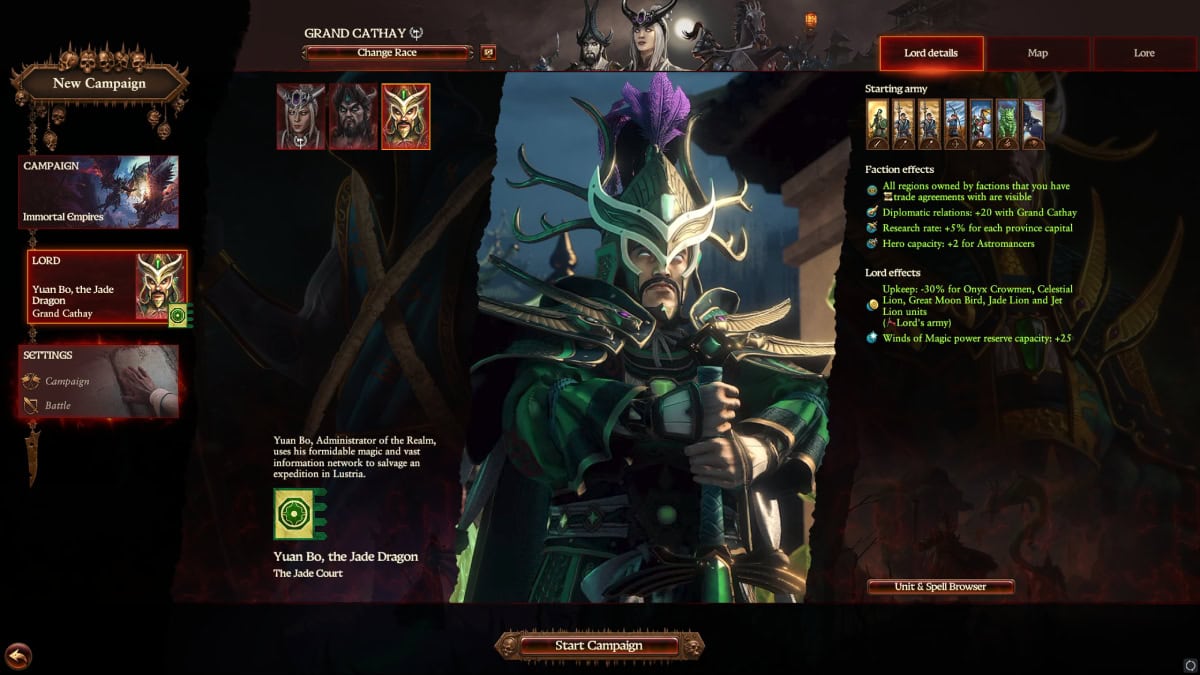Open Campaign settings
The image size is (1200, 675).
pos(67,381)
